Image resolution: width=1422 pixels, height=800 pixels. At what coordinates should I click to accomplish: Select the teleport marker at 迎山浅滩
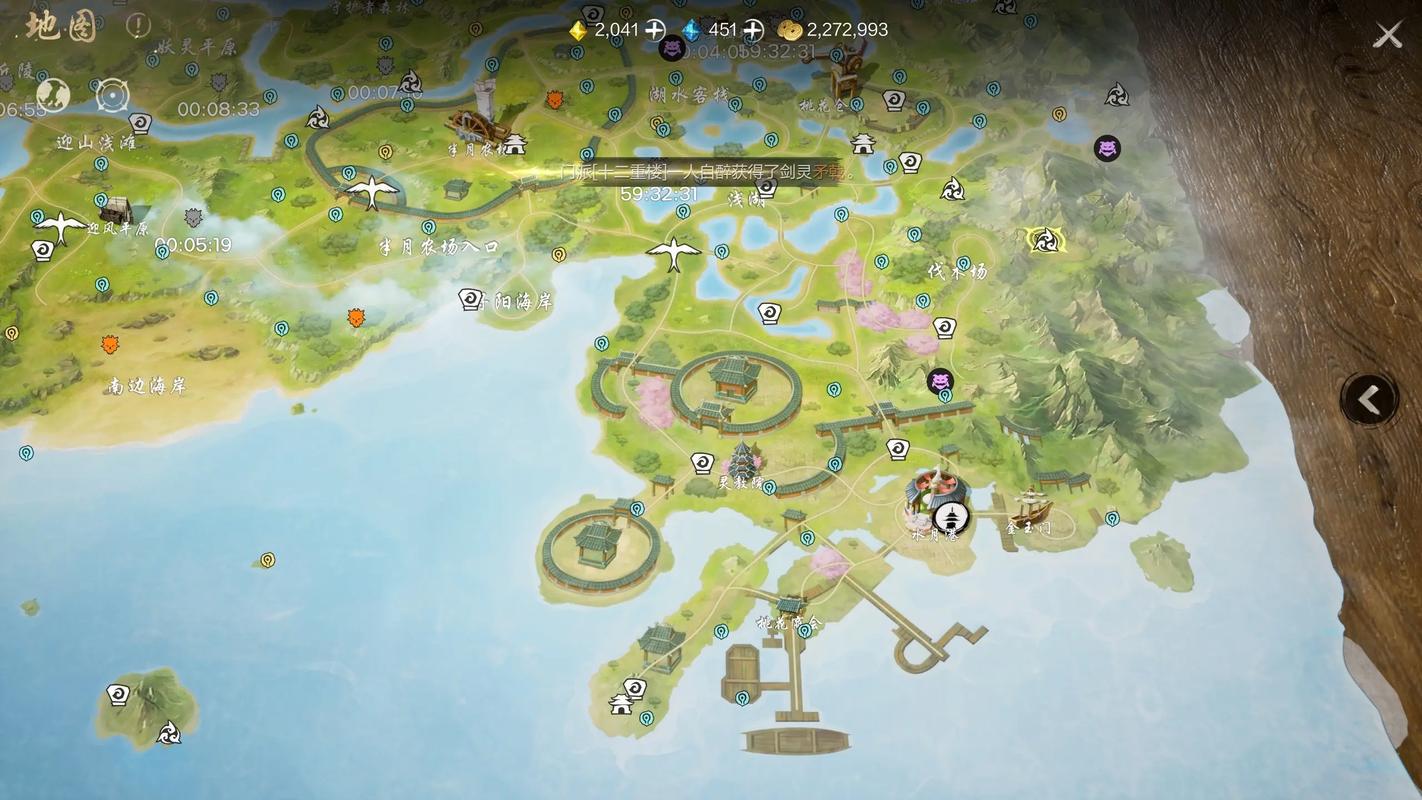coord(141,123)
